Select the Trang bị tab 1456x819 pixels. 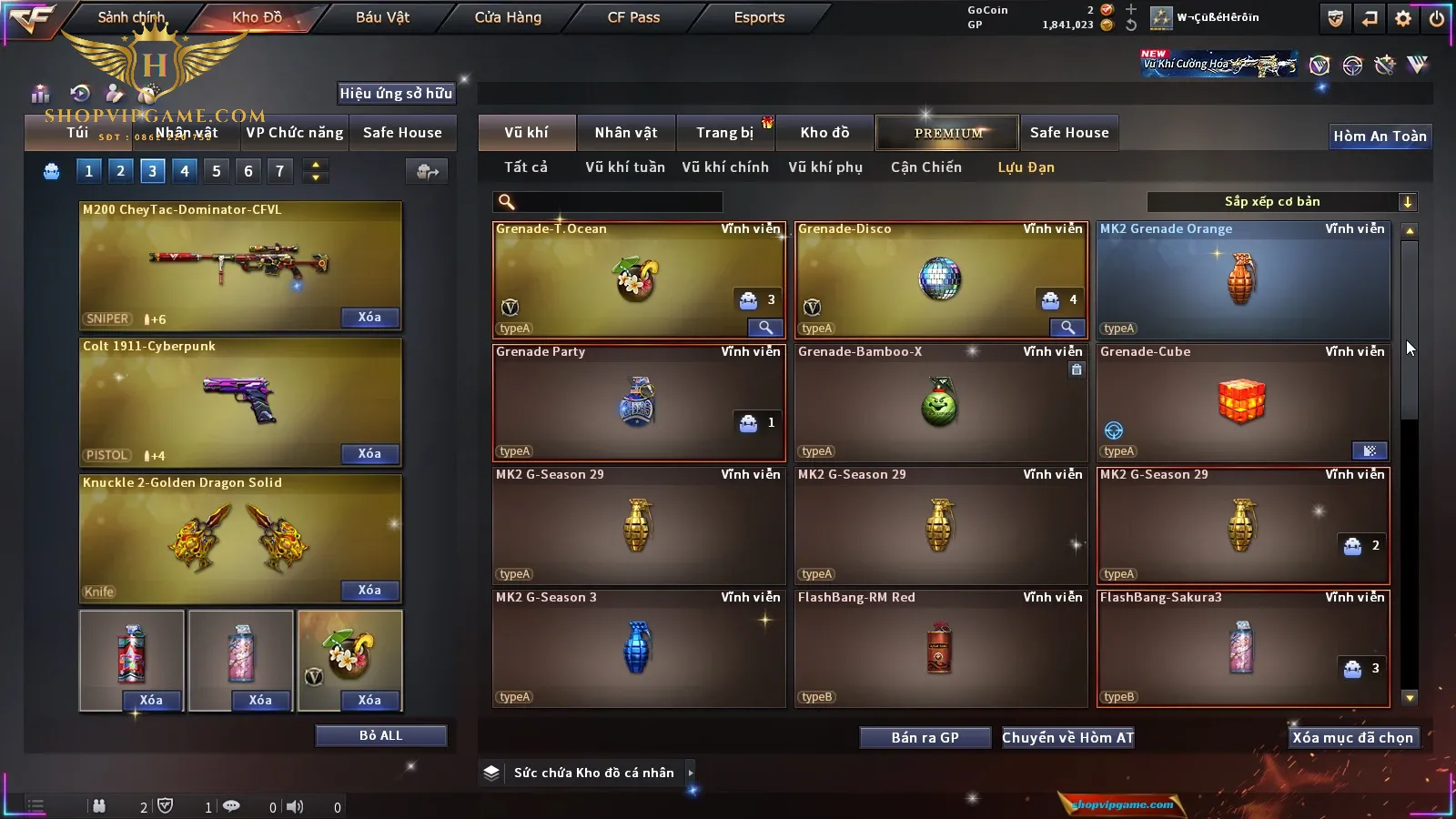(724, 133)
